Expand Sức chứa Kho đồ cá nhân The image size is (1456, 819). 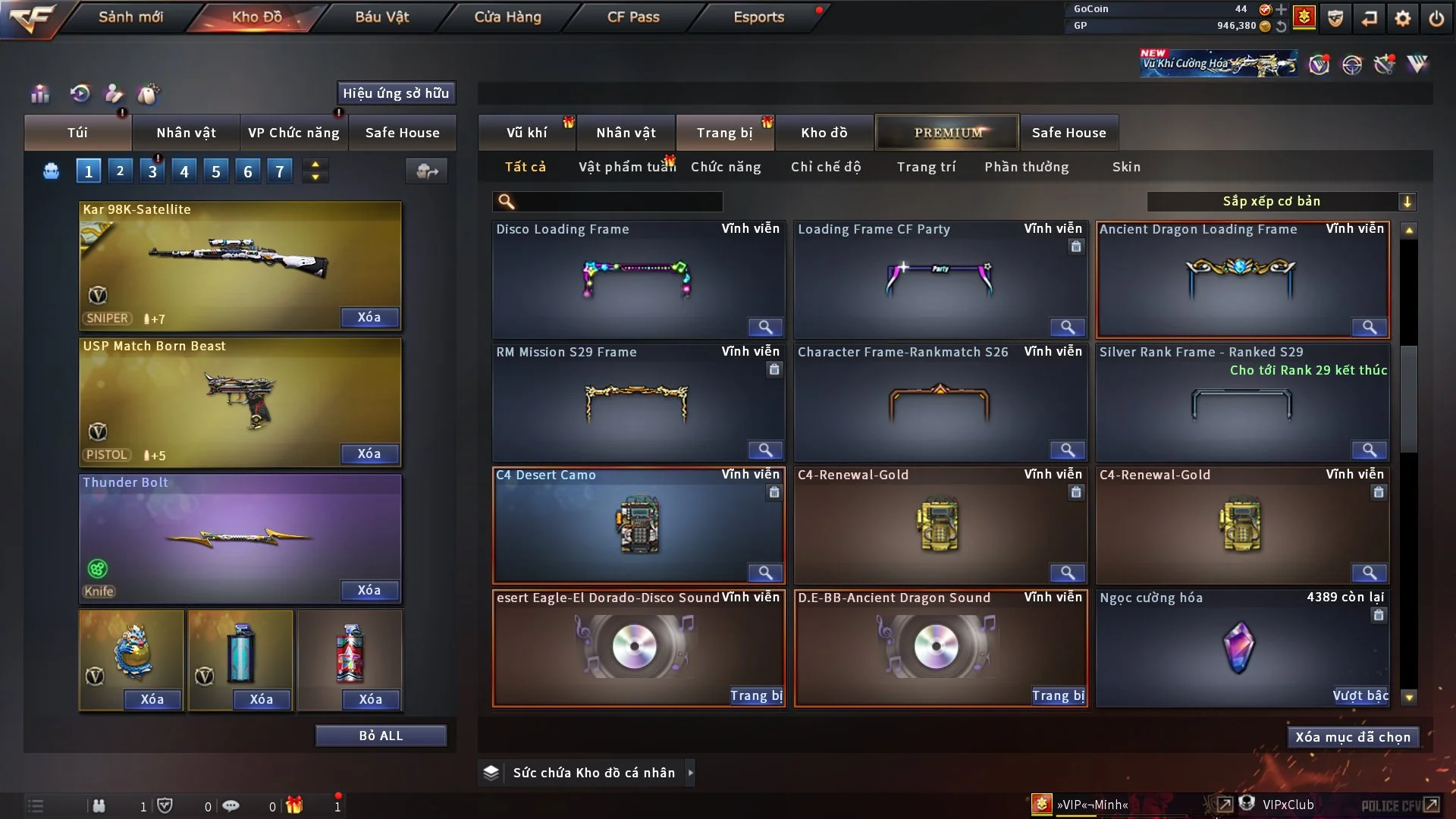[690, 773]
